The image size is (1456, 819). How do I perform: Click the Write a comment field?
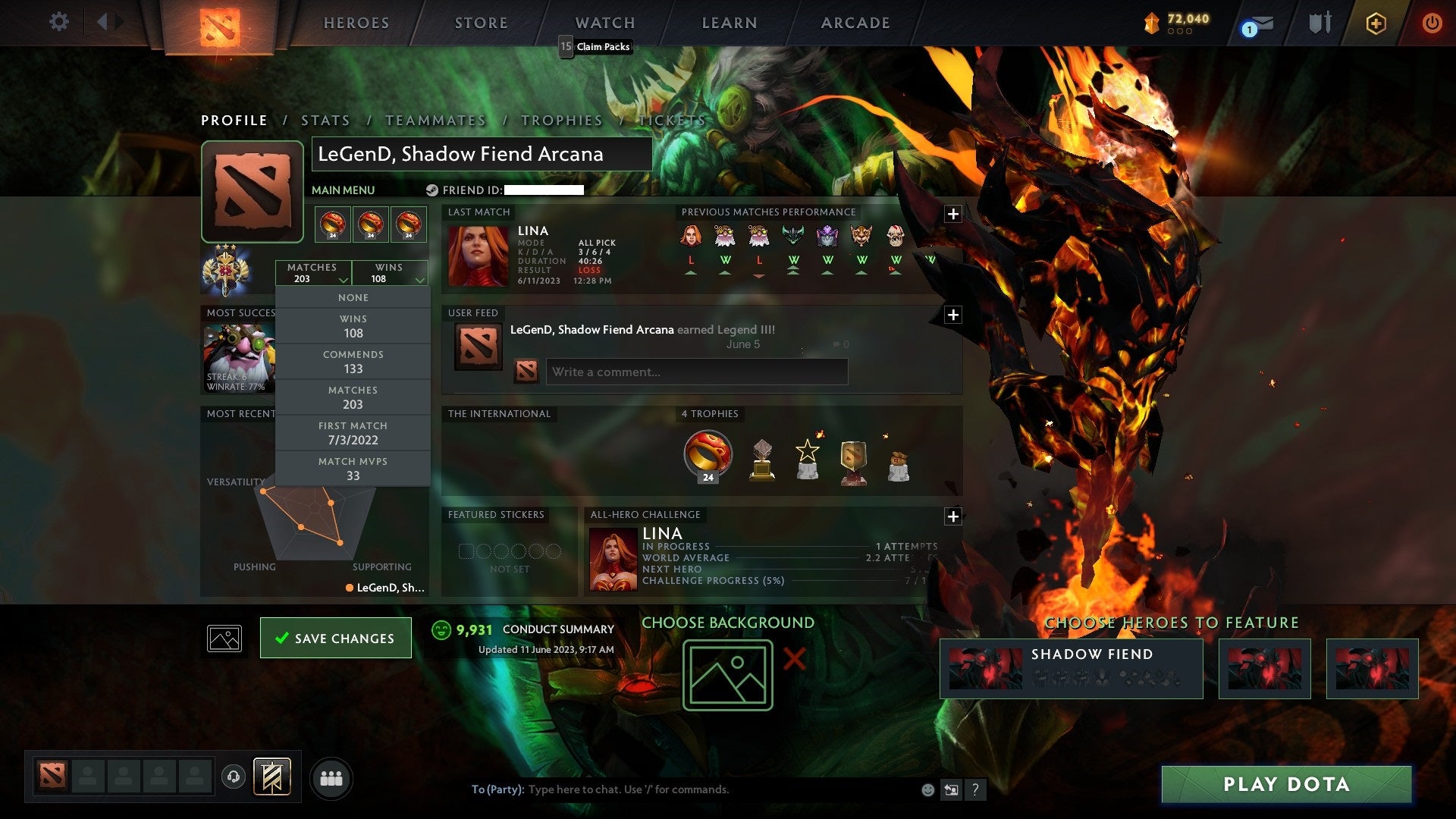[696, 372]
